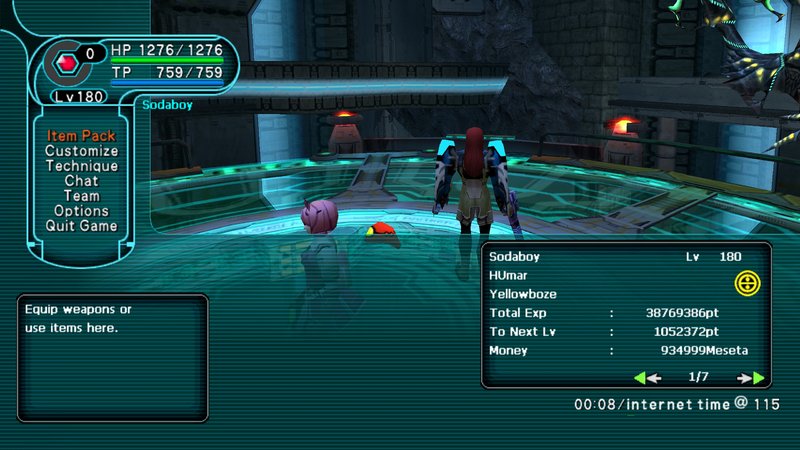Select the Customize menu entry
Image resolution: width=800 pixels, height=450 pixels.
point(81,151)
